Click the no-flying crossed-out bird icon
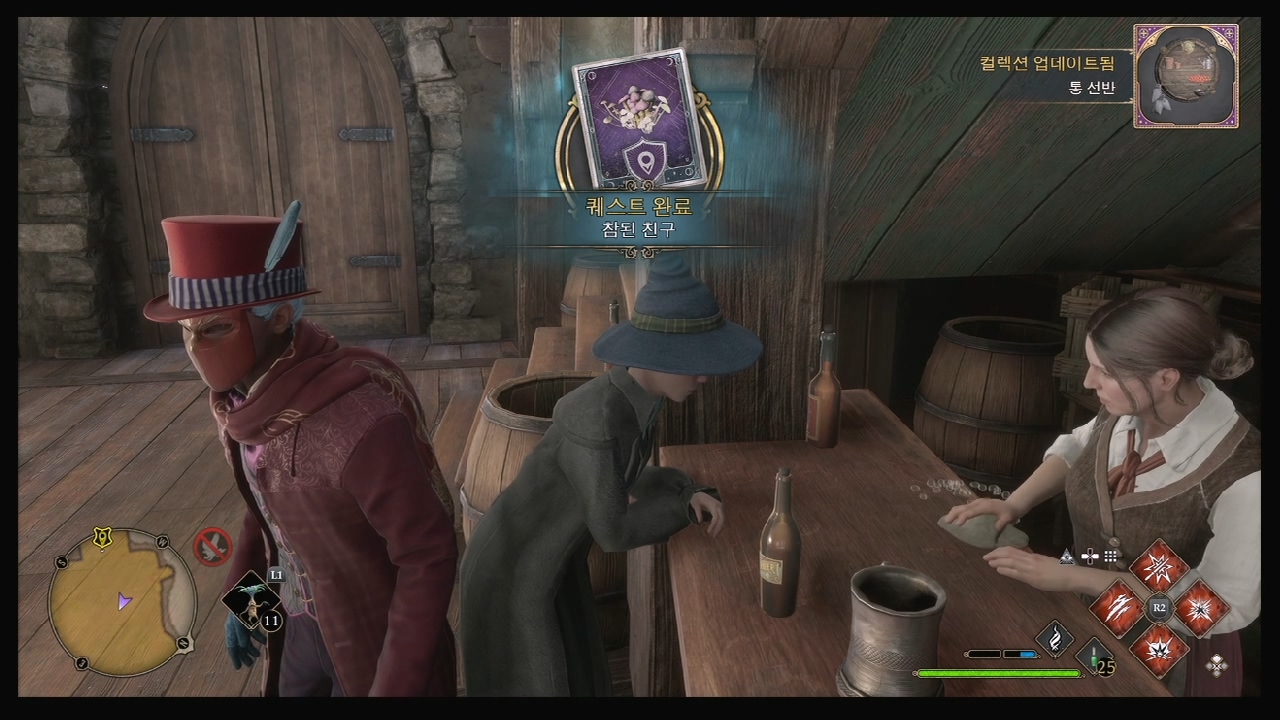The width and height of the screenshot is (1280, 720). [x=212, y=546]
